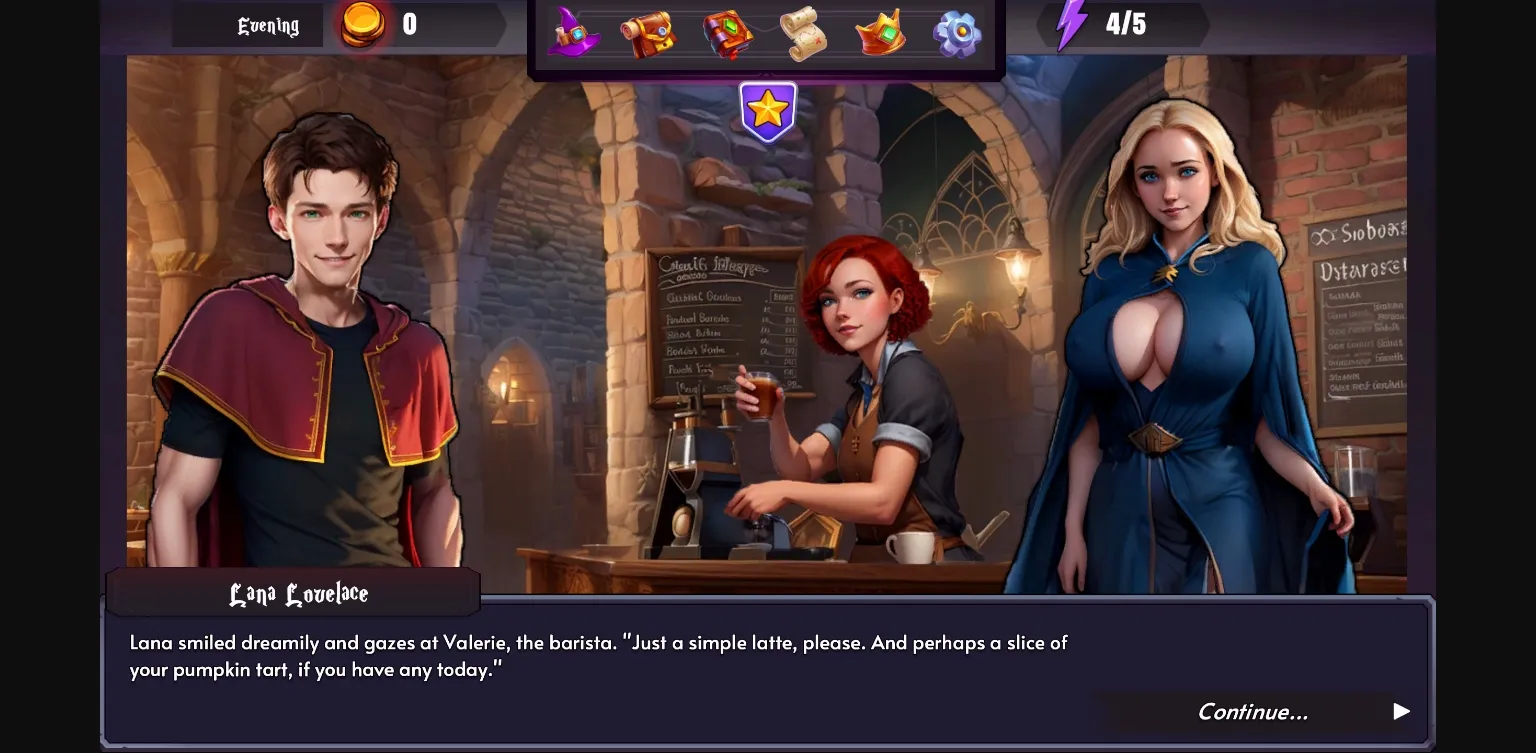
Task: Click the gold coin counter icon
Action: [365, 26]
